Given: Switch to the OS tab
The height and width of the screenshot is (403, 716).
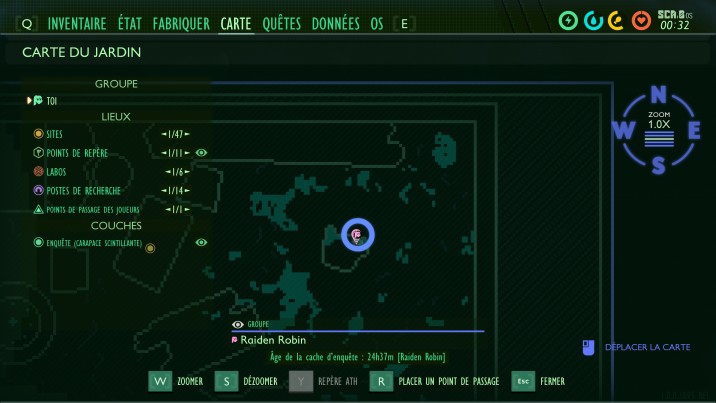Looking at the screenshot, I should click(x=377, y=23).
